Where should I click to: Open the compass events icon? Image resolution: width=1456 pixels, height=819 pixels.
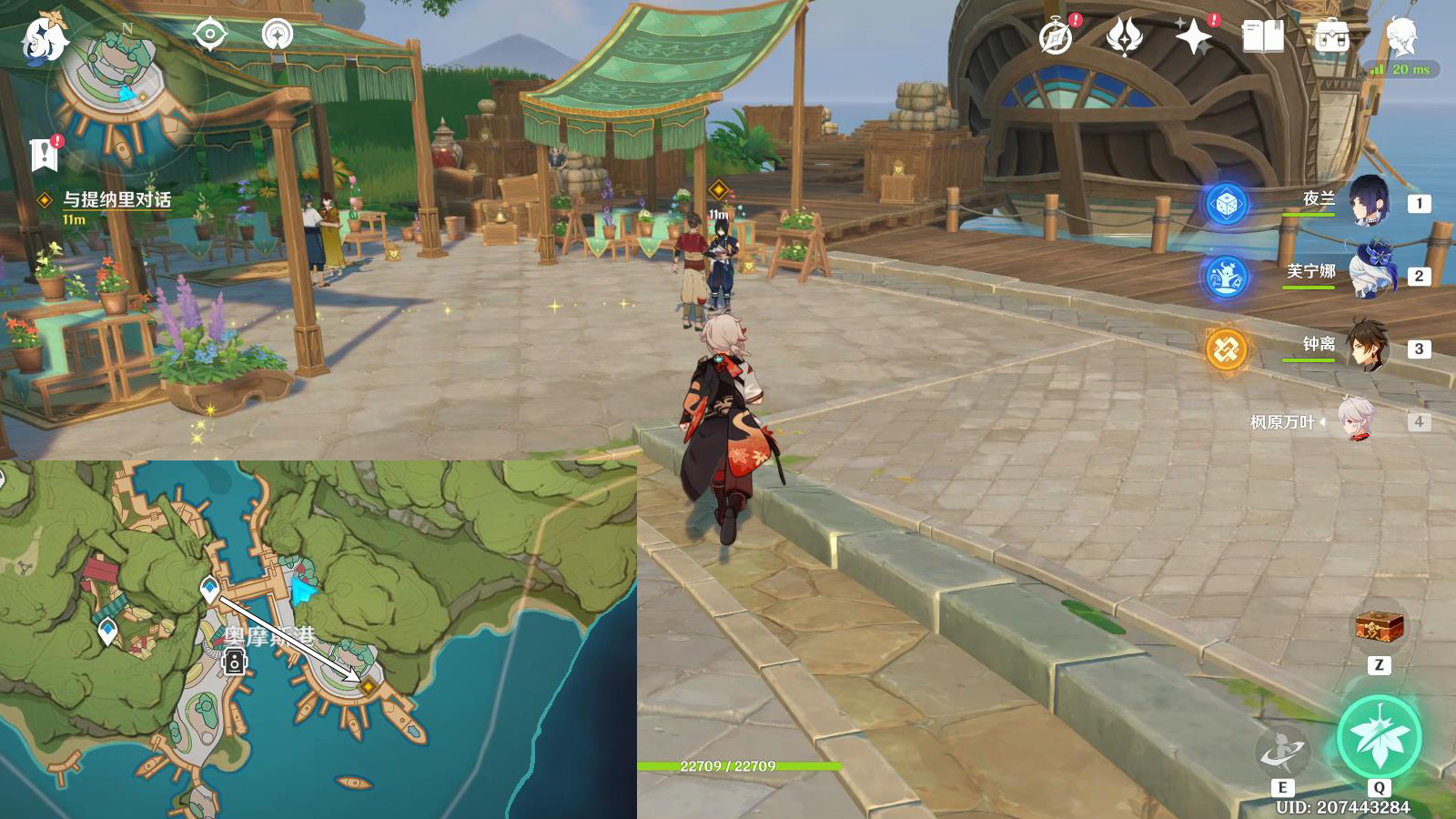click(x=1057, y=36)
